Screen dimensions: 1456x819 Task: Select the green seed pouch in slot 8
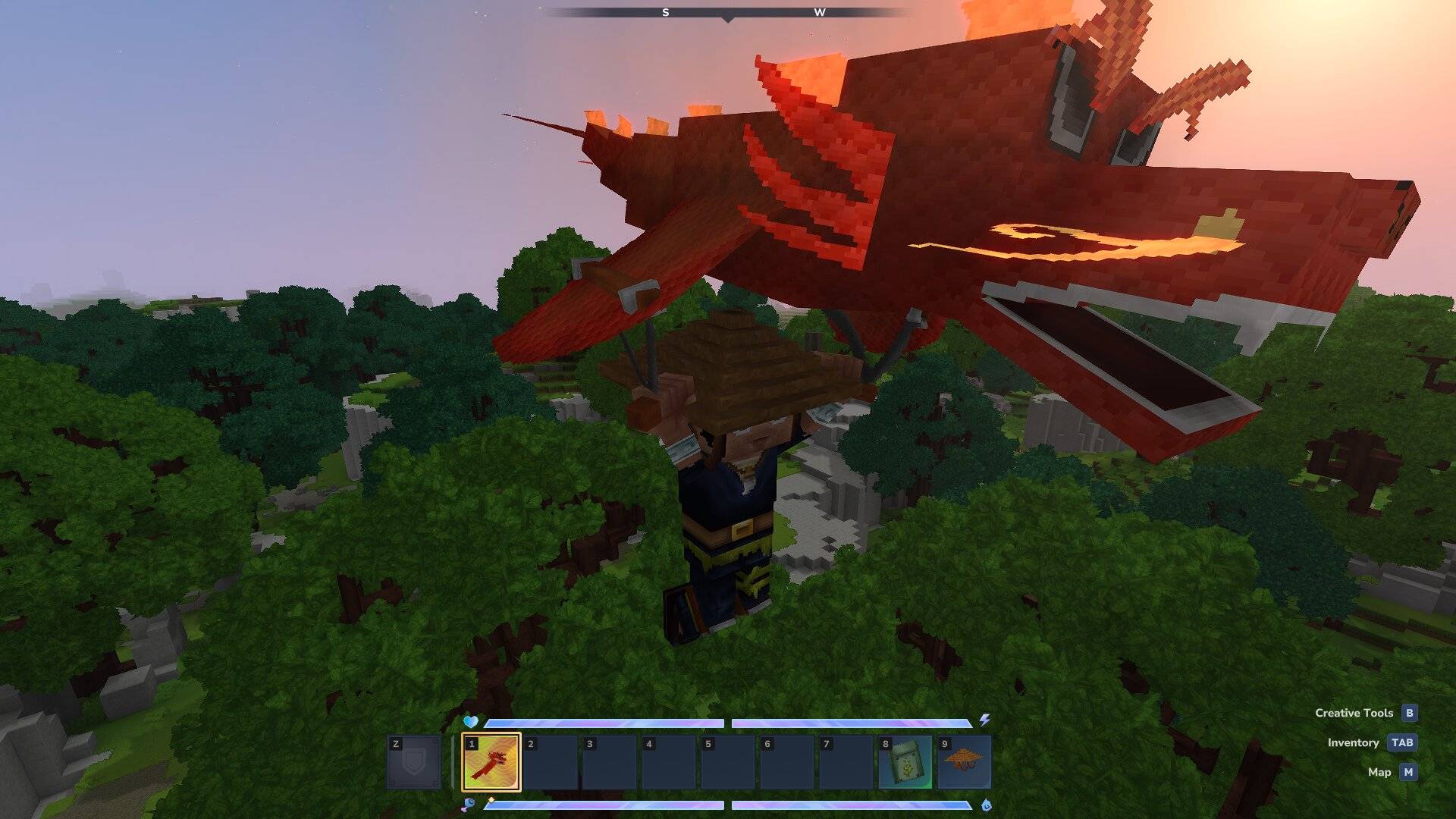point(905,762)
